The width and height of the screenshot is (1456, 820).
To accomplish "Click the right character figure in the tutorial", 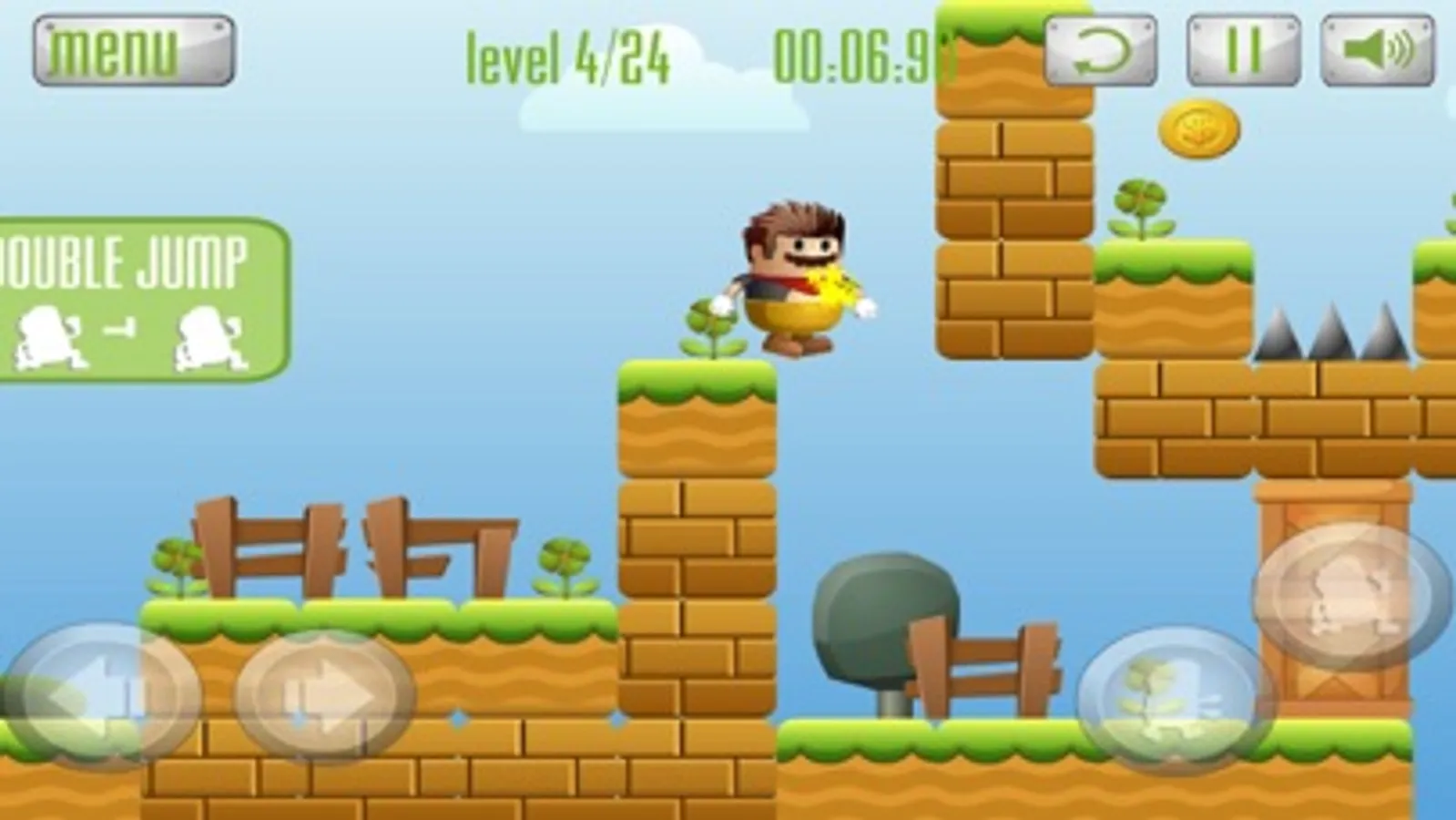I will click(x=205, y=335).
